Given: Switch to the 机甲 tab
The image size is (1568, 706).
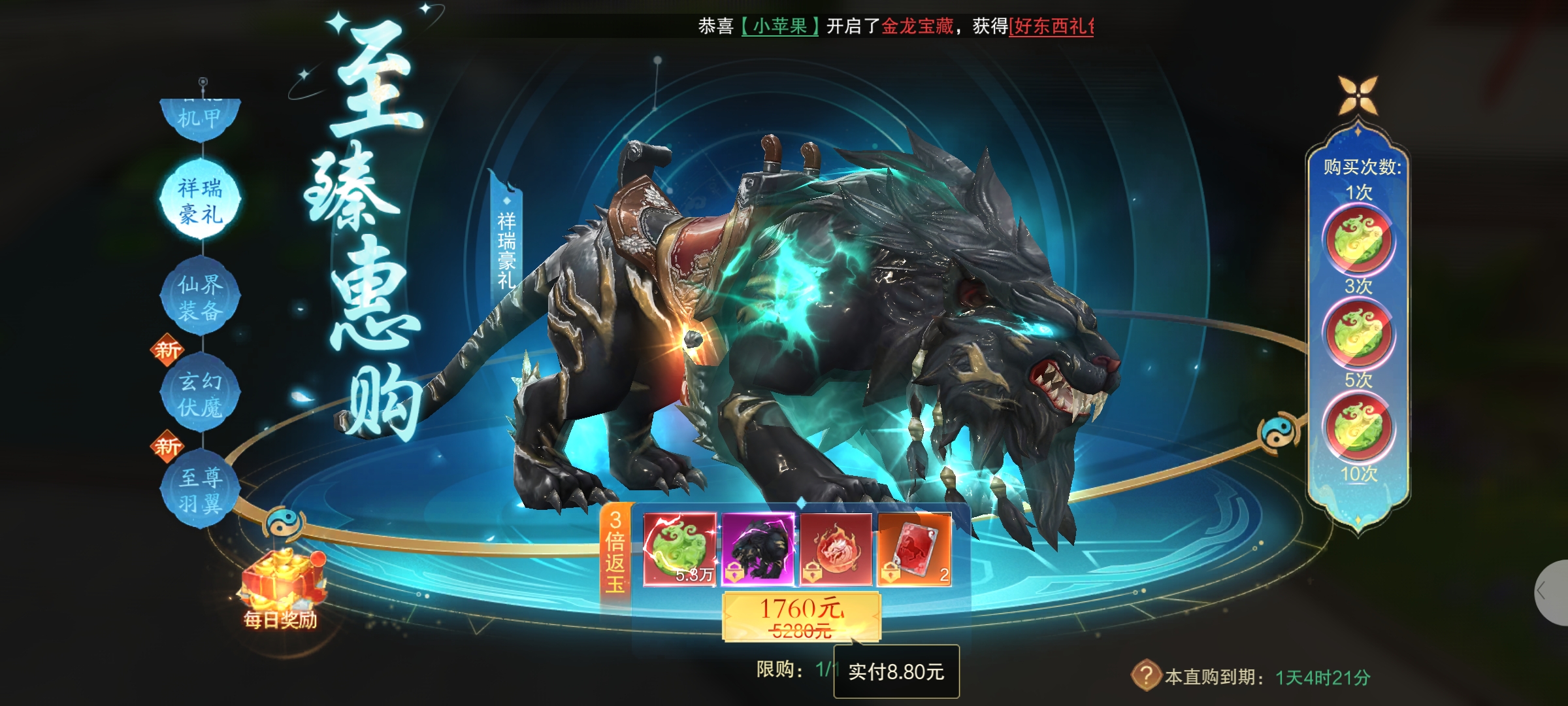Looking at the screenshot, I should 200,118.
